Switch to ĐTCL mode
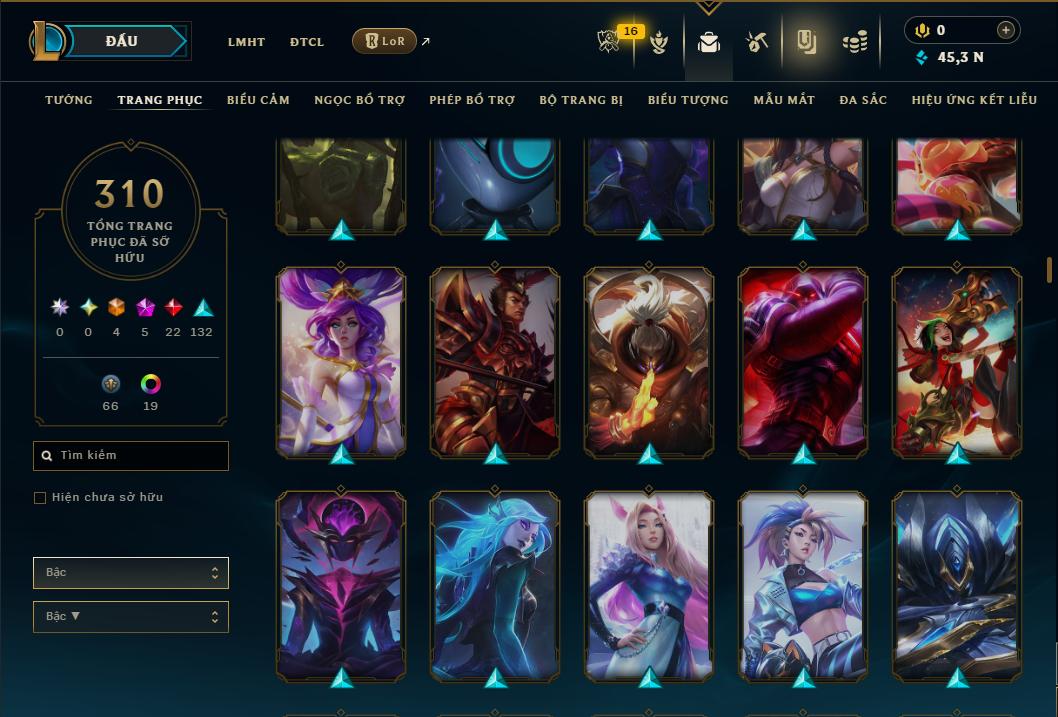 (x=307, y=42)
